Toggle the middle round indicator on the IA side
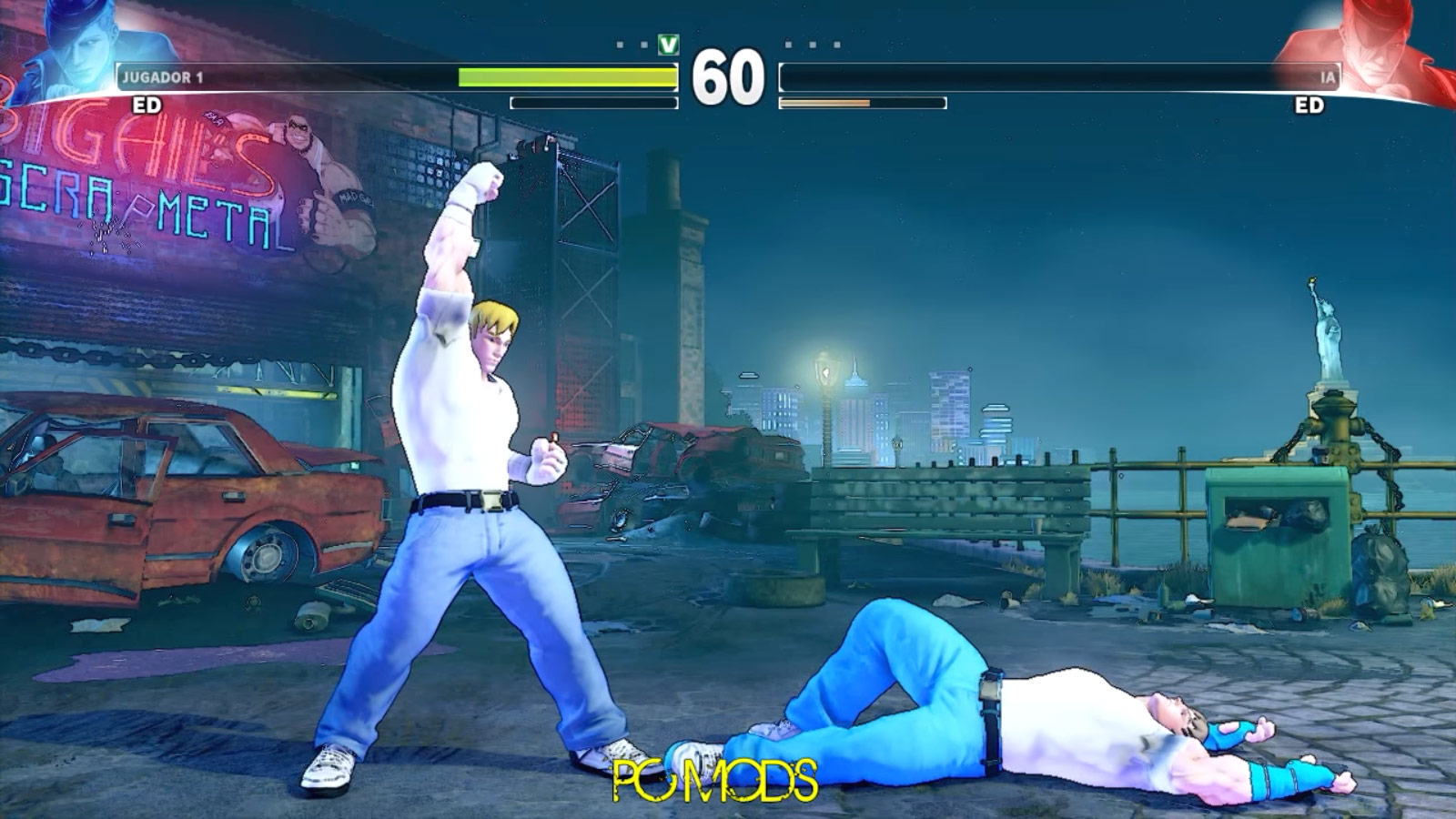Viewport: 1456px width, 819px height. pos(812,45)
